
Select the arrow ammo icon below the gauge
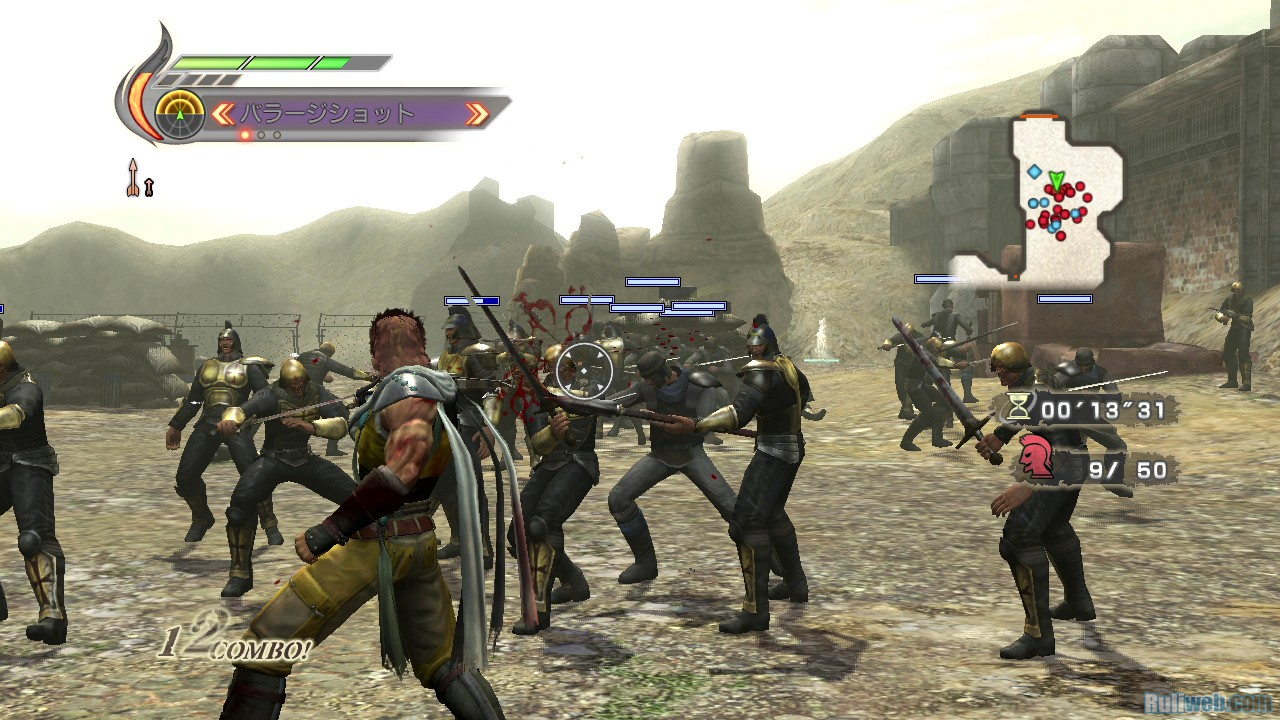[133, 177]
